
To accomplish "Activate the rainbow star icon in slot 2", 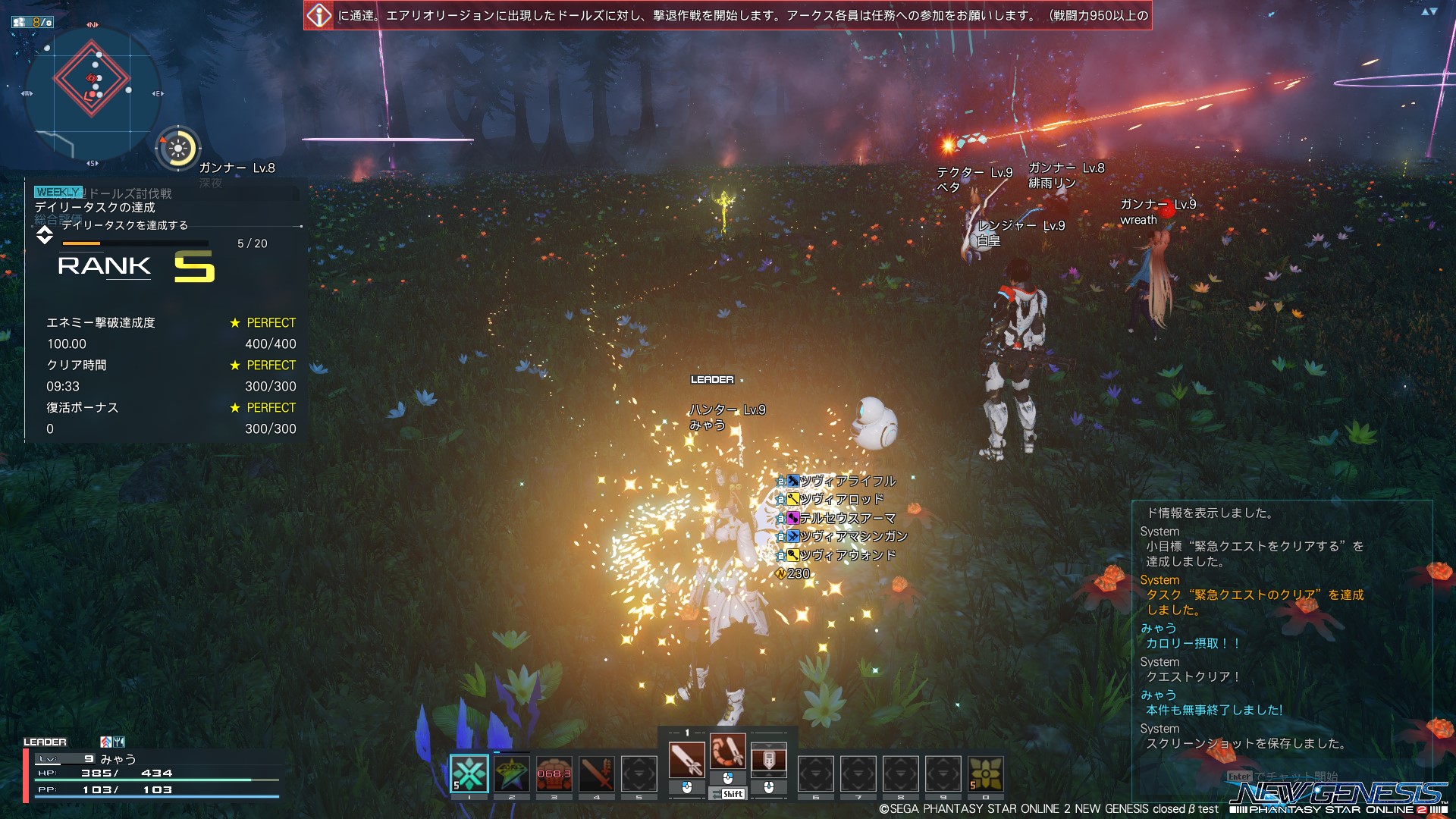I will pos(512,773).
